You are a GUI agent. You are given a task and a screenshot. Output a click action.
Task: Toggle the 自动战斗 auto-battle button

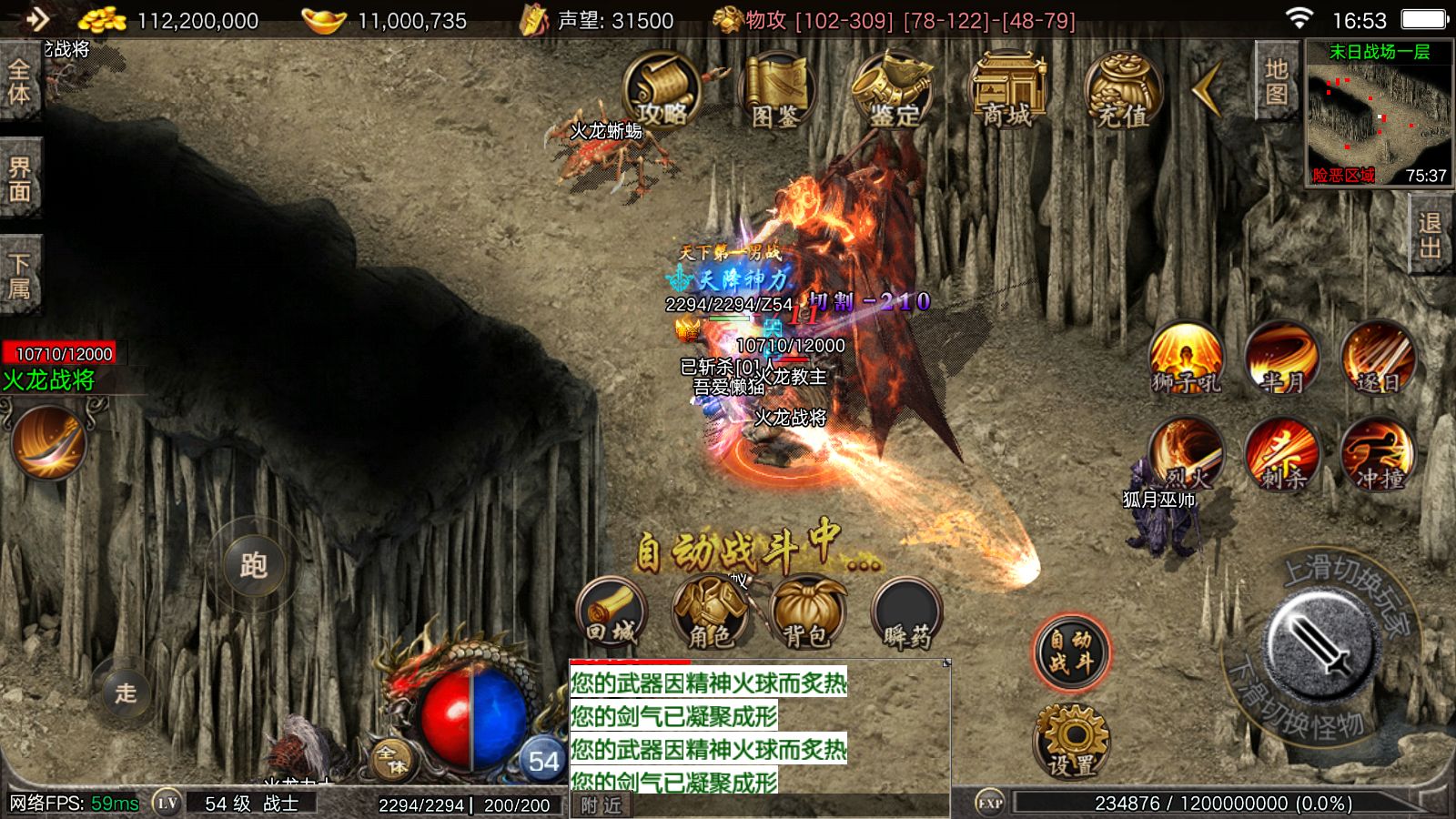point(1071,652)
